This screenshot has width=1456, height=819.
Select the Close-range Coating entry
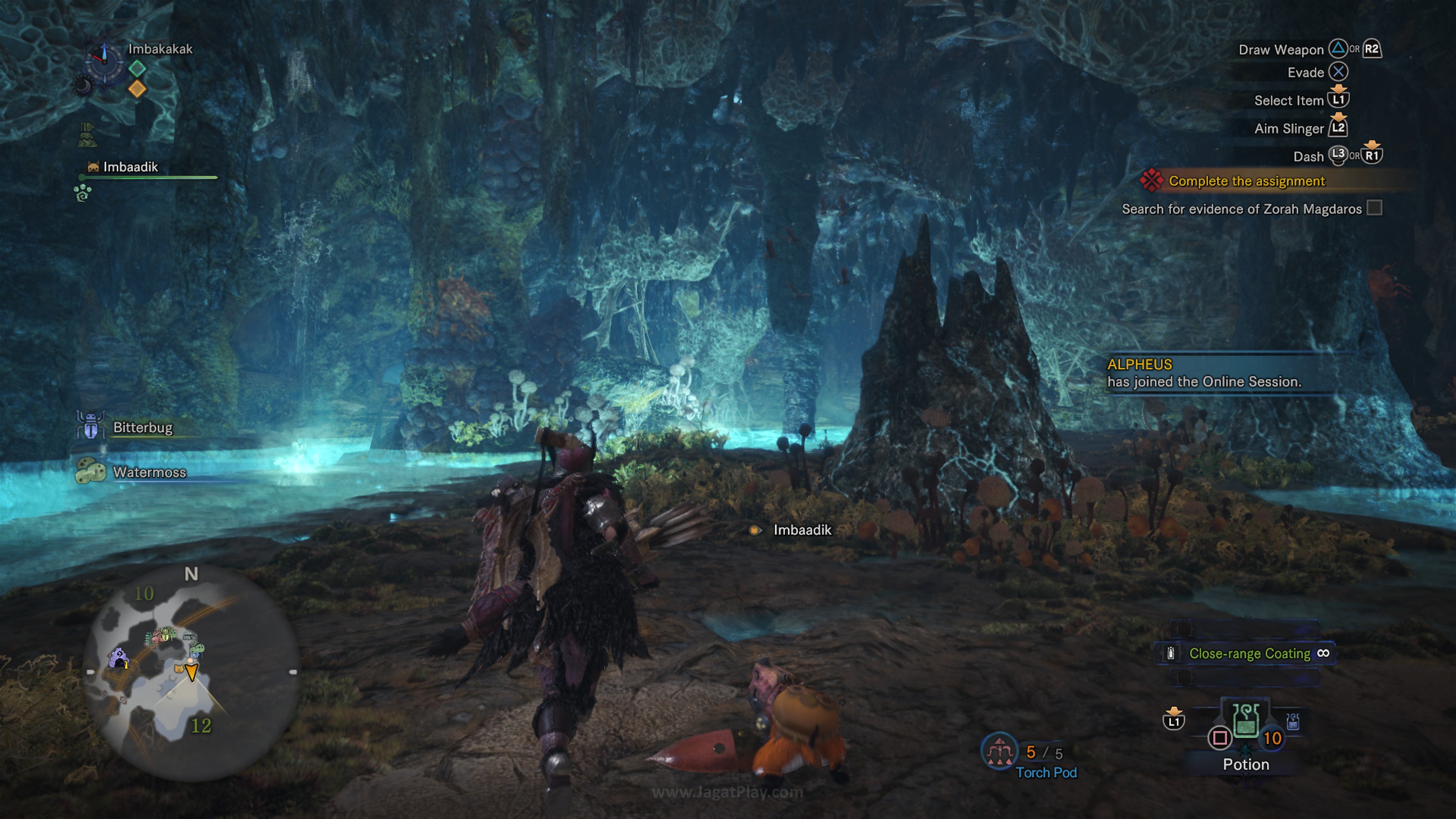(1249, 653)
